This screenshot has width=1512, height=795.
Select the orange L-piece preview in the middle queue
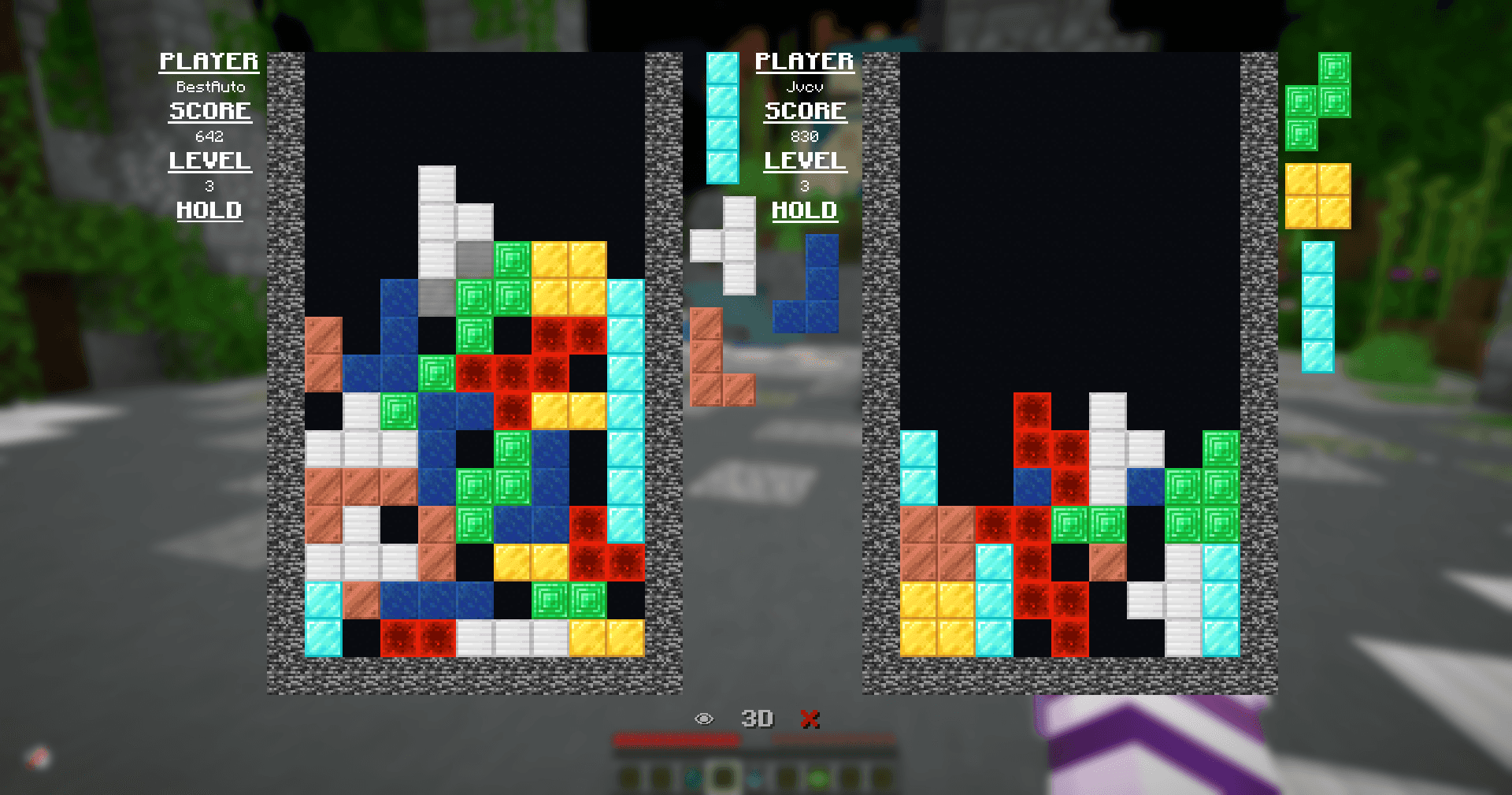coord(718,358)
